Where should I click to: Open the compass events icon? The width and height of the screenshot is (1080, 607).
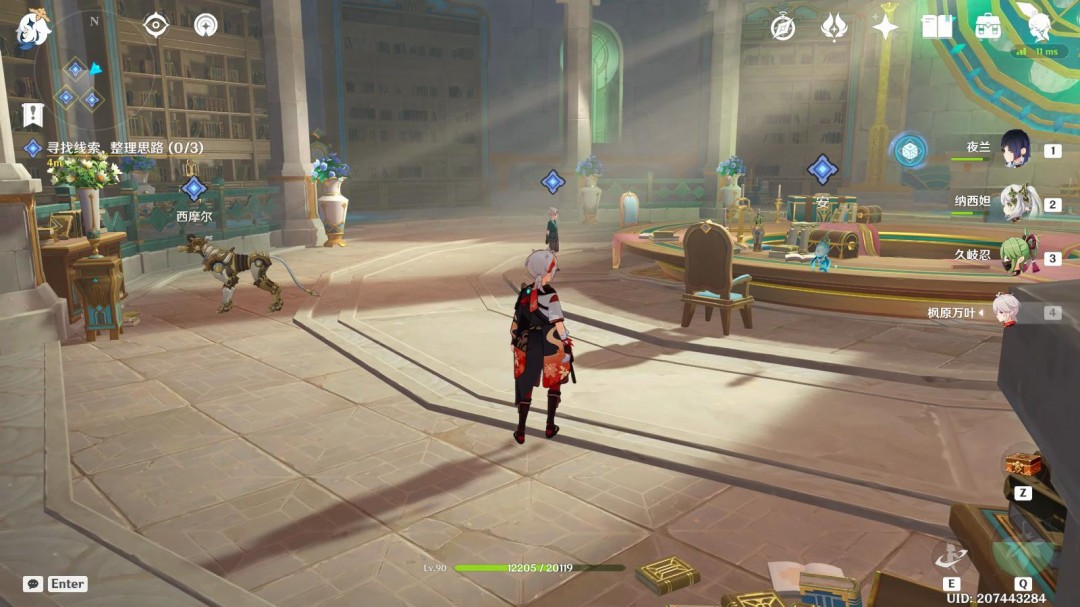(782, 27)
